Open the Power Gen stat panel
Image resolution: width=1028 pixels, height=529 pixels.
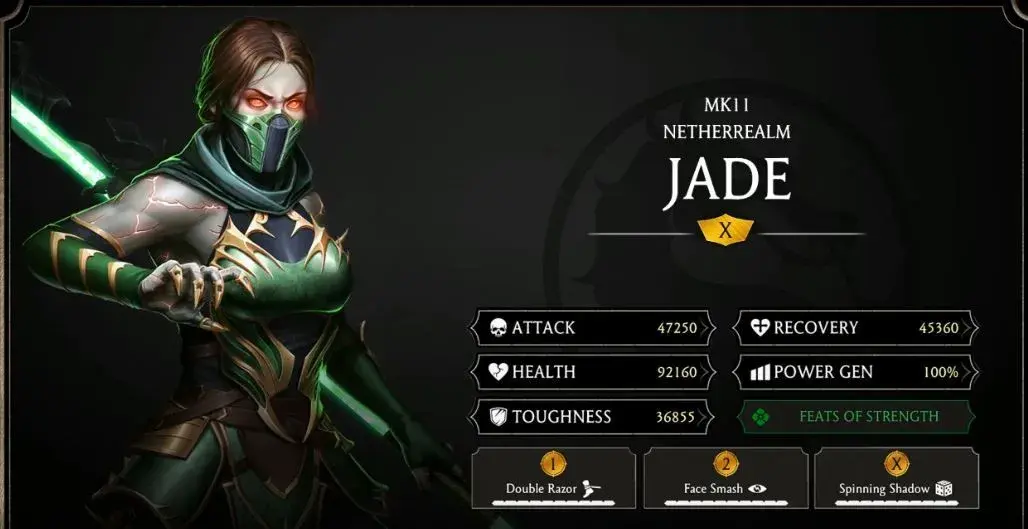857,372
